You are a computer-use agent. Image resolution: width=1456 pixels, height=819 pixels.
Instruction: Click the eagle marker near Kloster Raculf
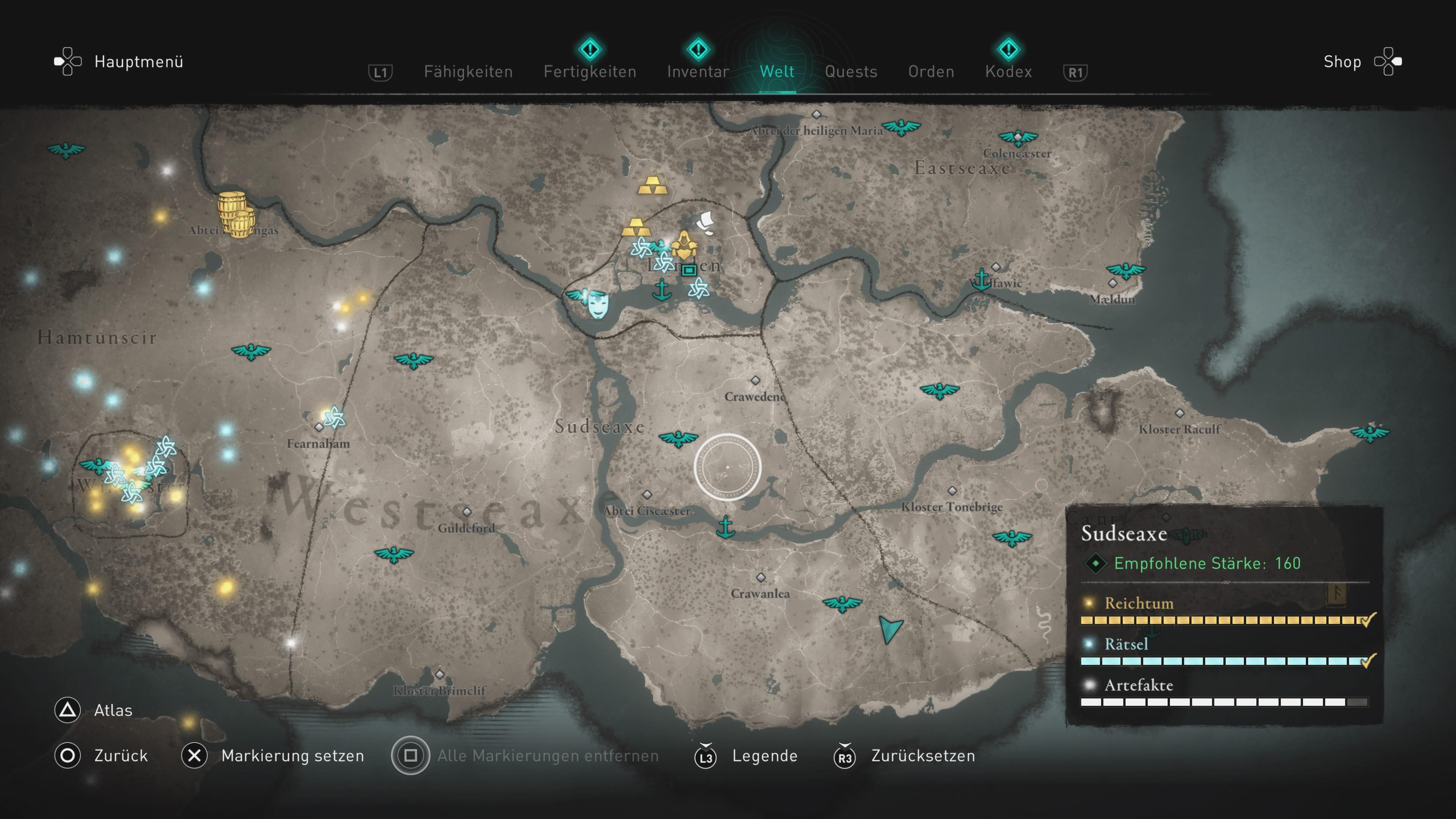coord(1370,433)
